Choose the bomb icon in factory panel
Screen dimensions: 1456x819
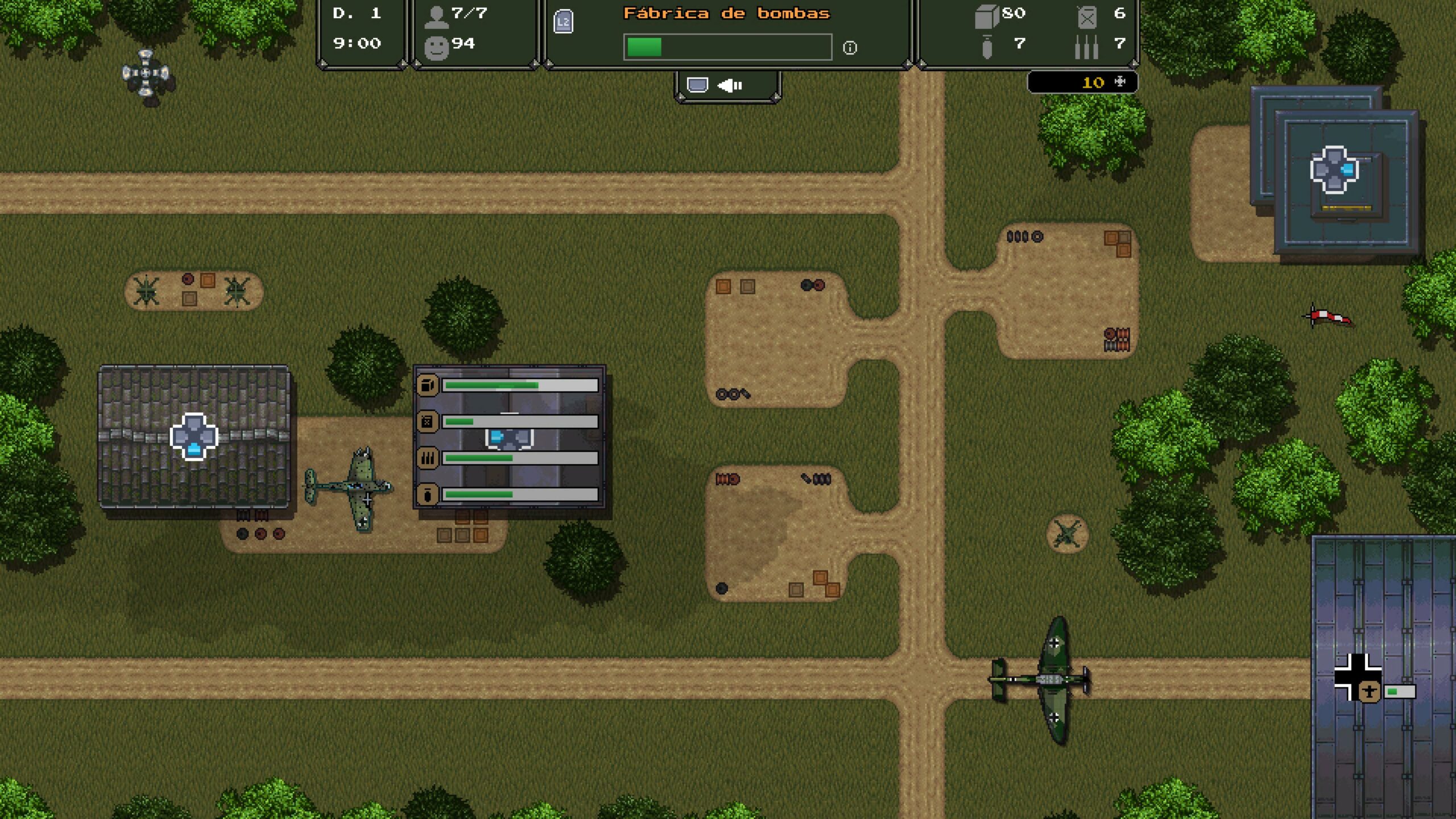pyautogui.click(x=428, y=494)
